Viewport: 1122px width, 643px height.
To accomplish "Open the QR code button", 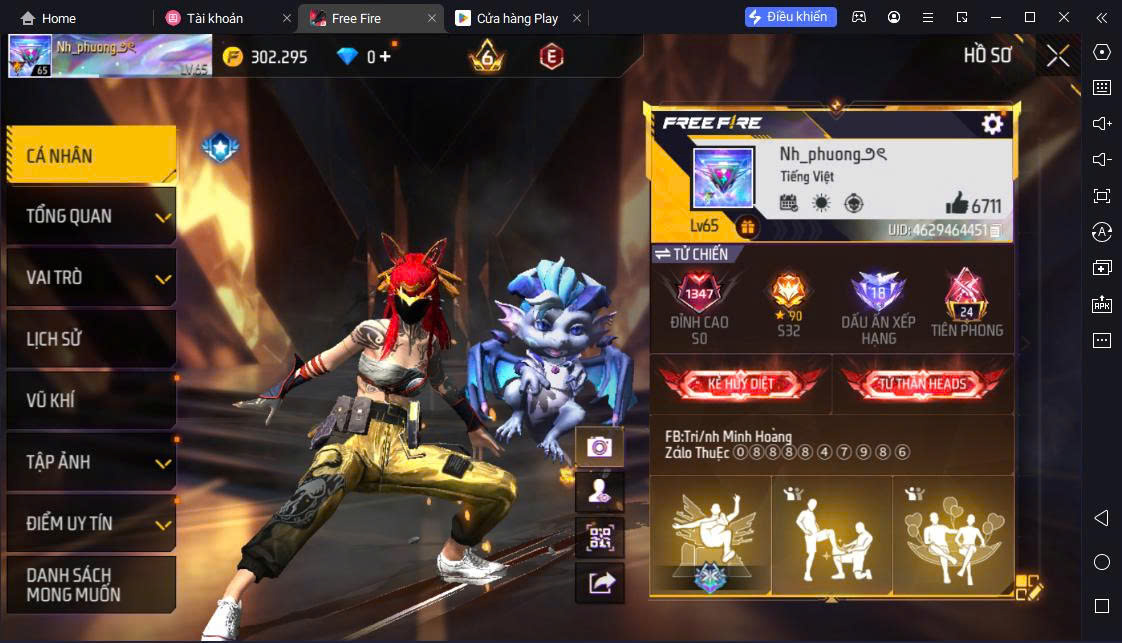I will [x=600, y=538].
